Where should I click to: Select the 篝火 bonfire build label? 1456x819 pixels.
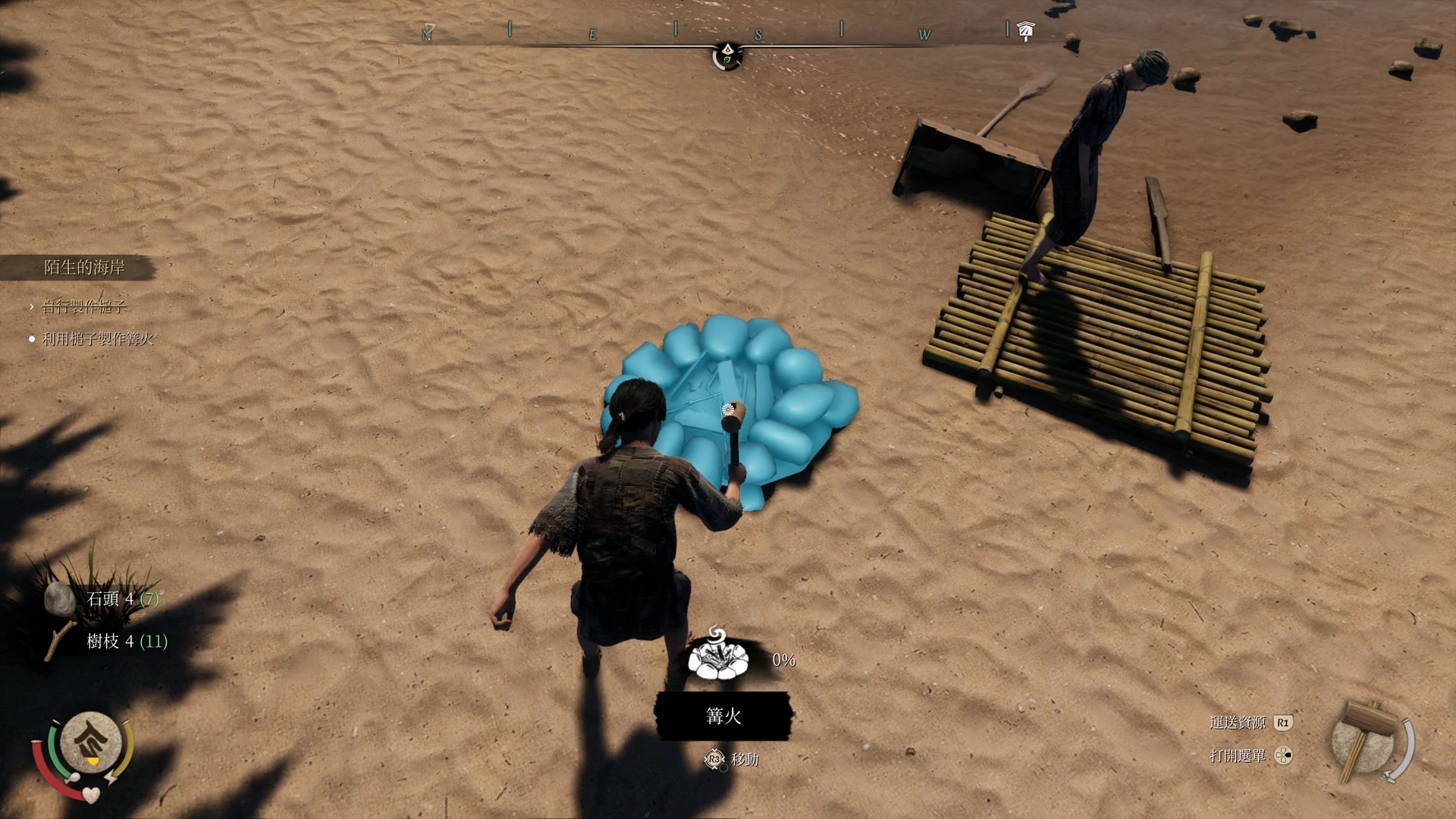(723, 716)
